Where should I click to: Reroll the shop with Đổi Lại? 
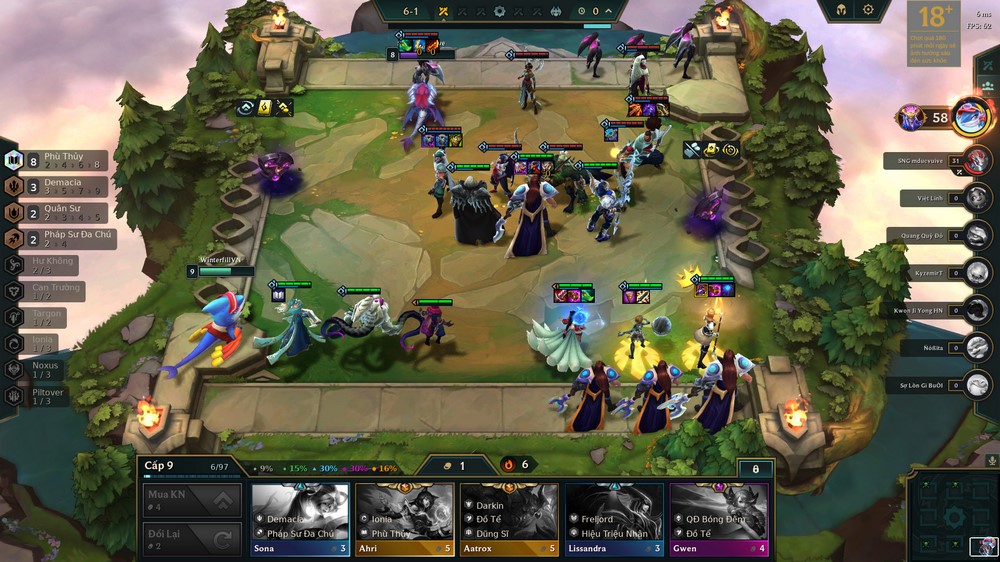point(192,540)
